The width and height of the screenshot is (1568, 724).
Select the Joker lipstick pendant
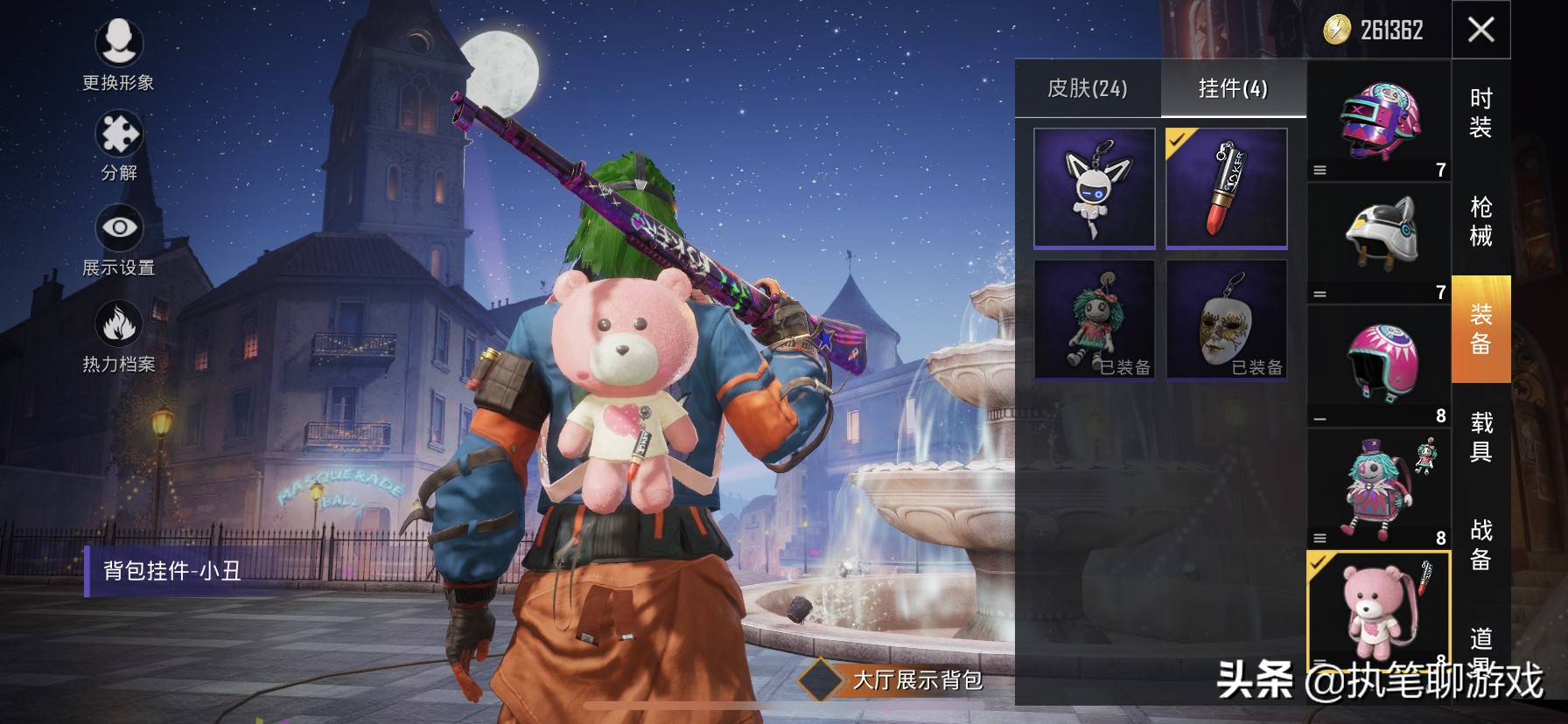click(x=1226, y=188)
